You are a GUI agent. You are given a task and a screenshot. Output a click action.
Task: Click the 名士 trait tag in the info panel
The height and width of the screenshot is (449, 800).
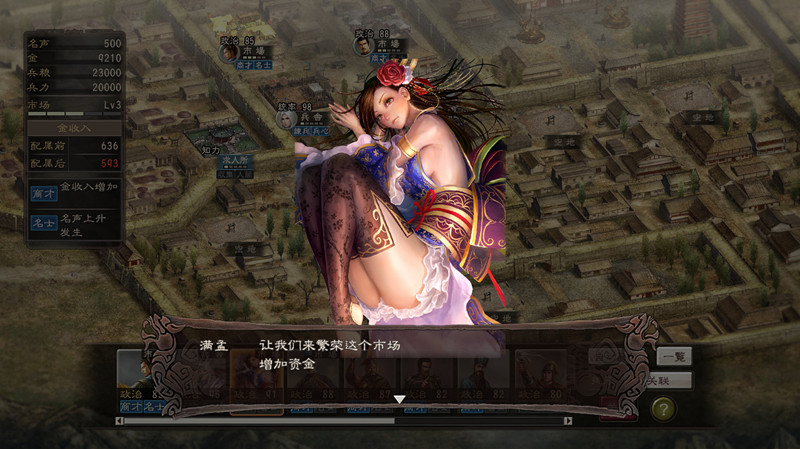(42, 223)
